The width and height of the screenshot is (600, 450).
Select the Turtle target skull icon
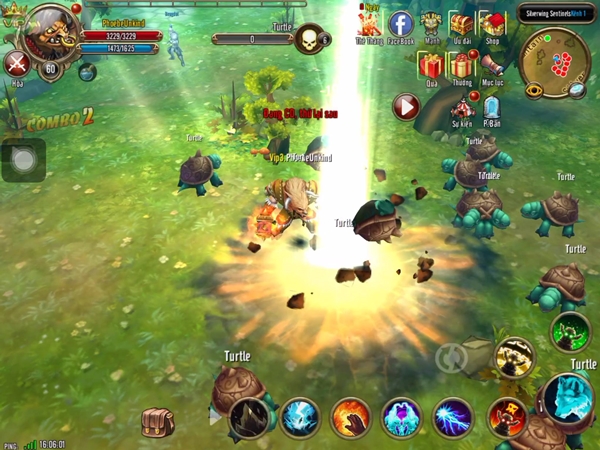310,39
